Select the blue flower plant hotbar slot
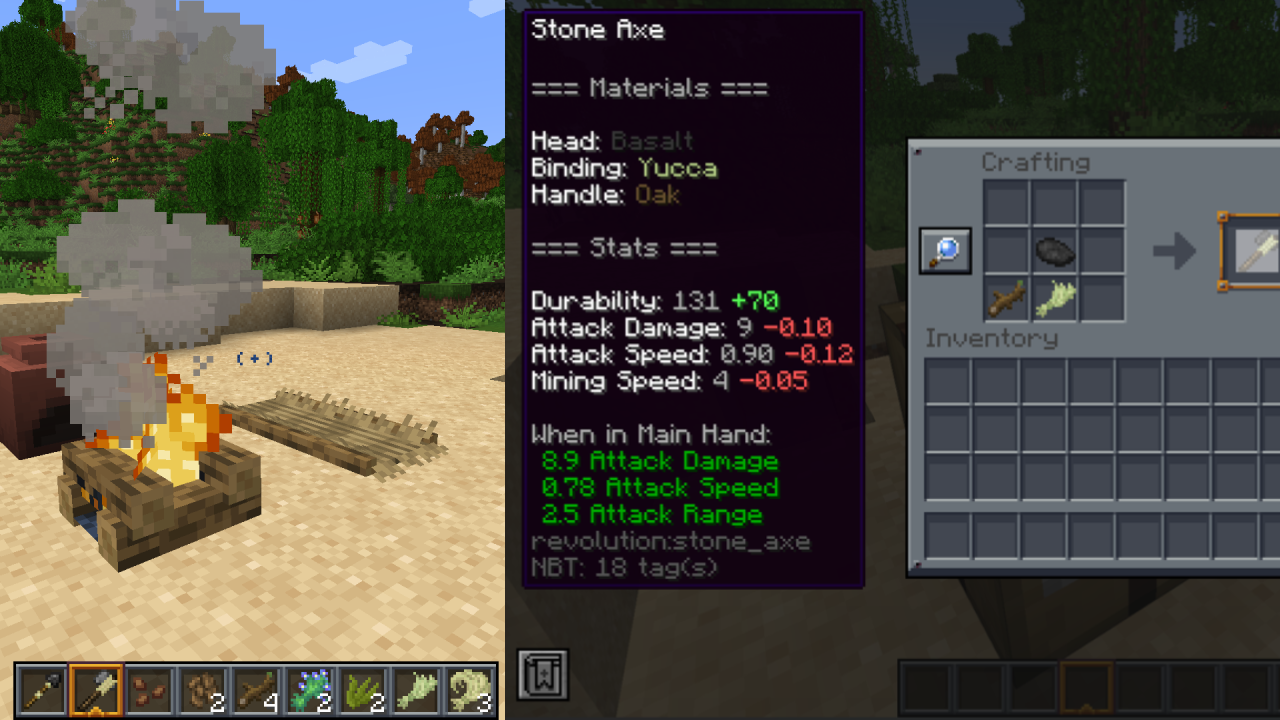Screen dimensions: 1280x720 pyautogui.click(x=311, y=689)
